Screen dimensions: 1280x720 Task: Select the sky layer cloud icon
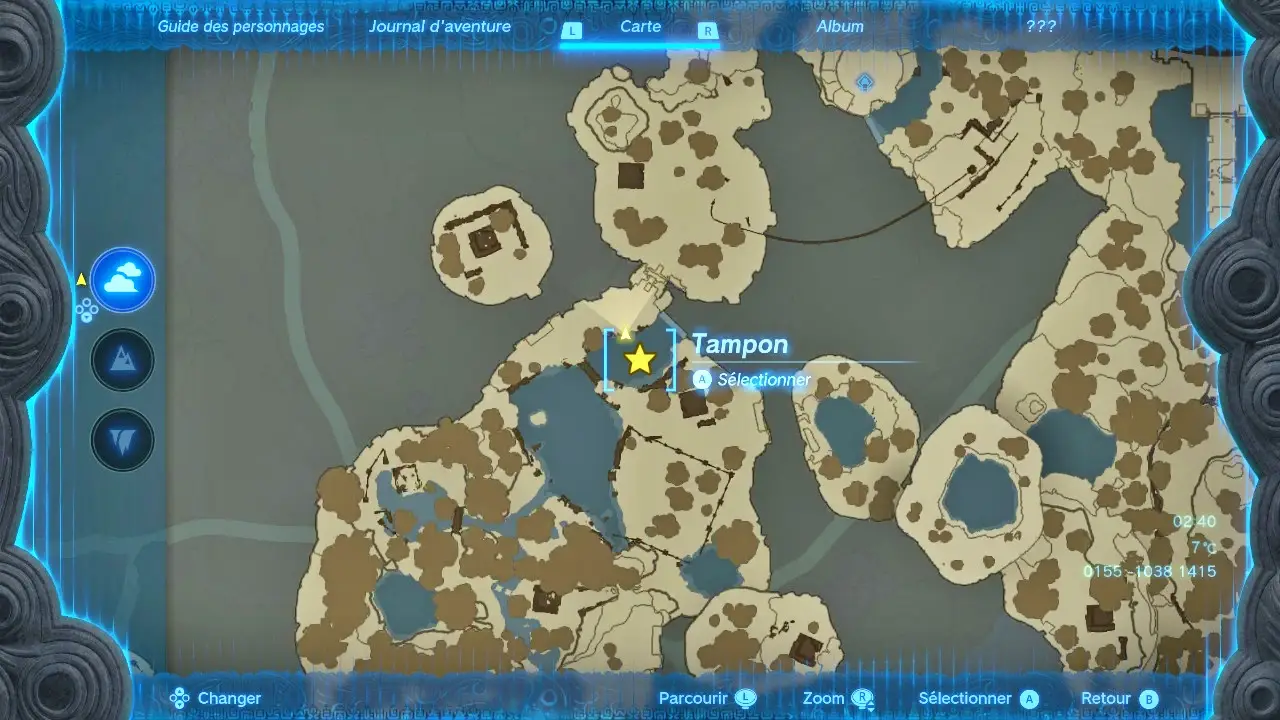click(123, 280)
